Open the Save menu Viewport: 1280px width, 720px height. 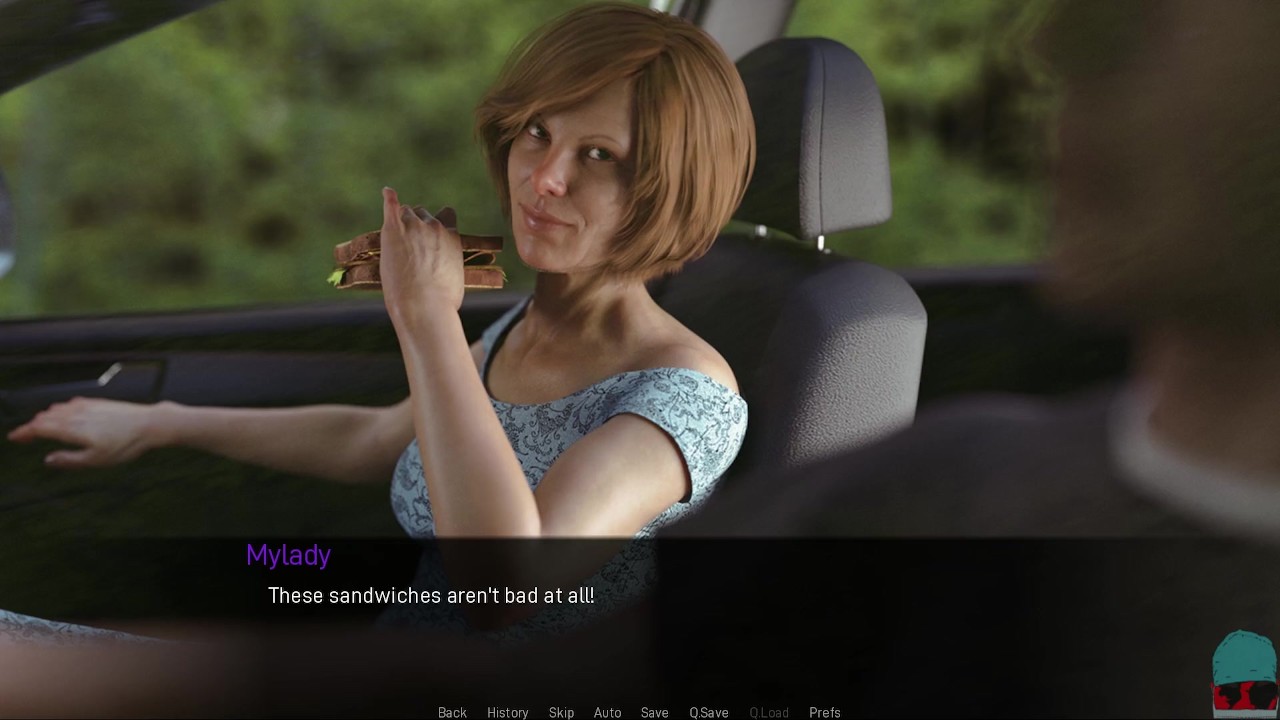(654, 712)
